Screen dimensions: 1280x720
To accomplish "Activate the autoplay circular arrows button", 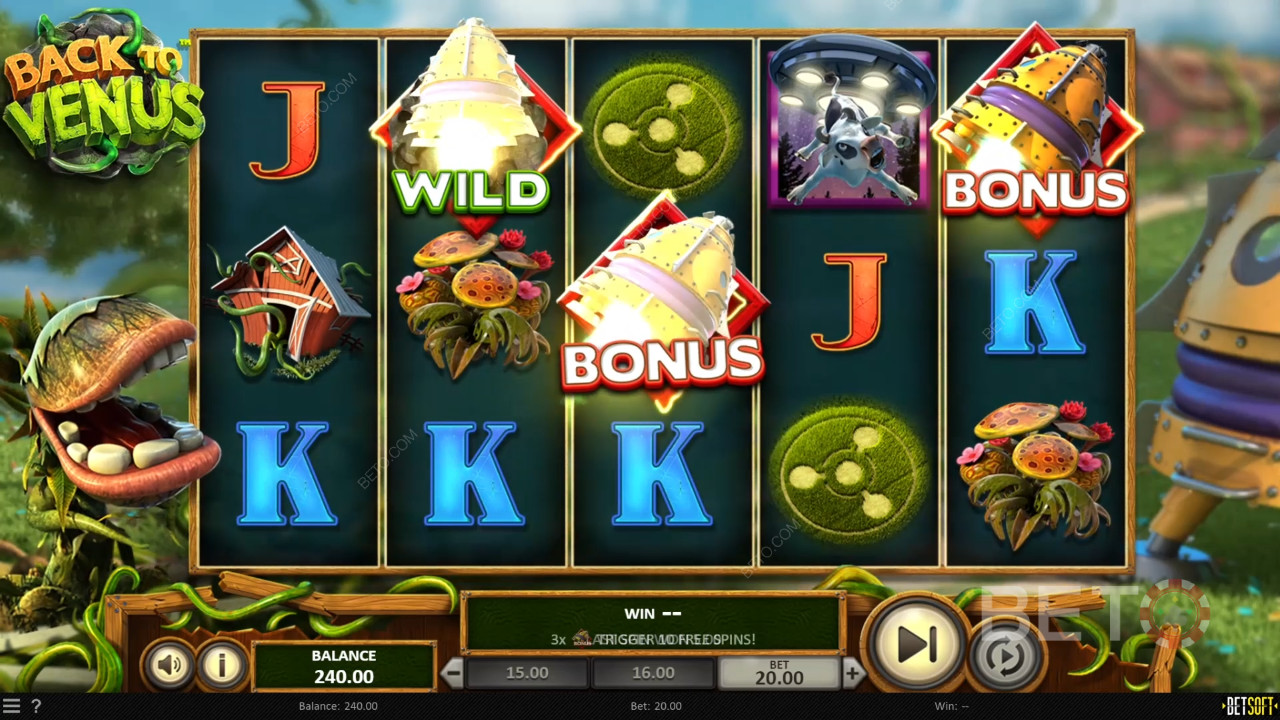I will 1007,657.
